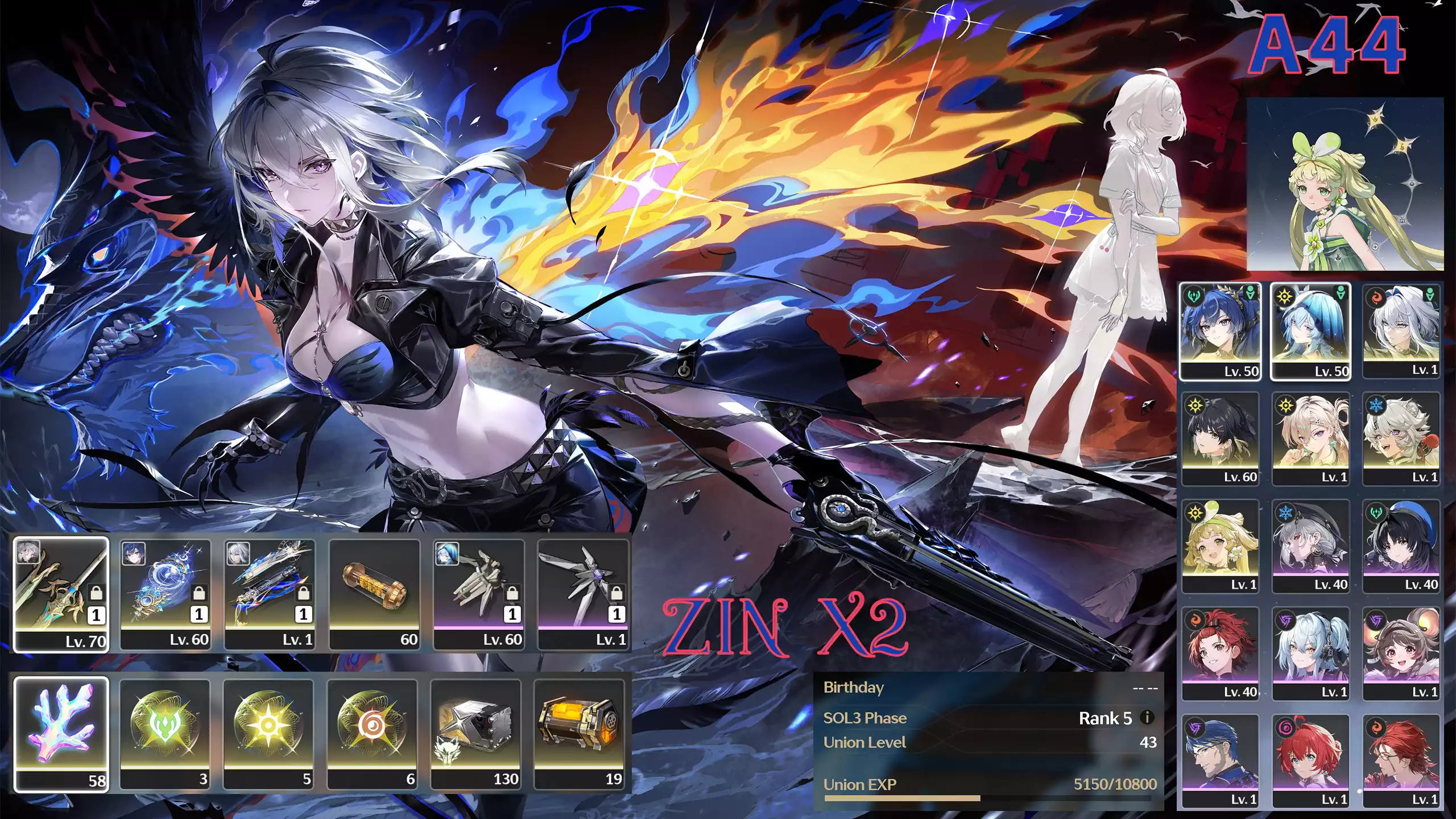Choose the green leaf emblem orb item
This screenshot has width=1456, height=819.
166,734
